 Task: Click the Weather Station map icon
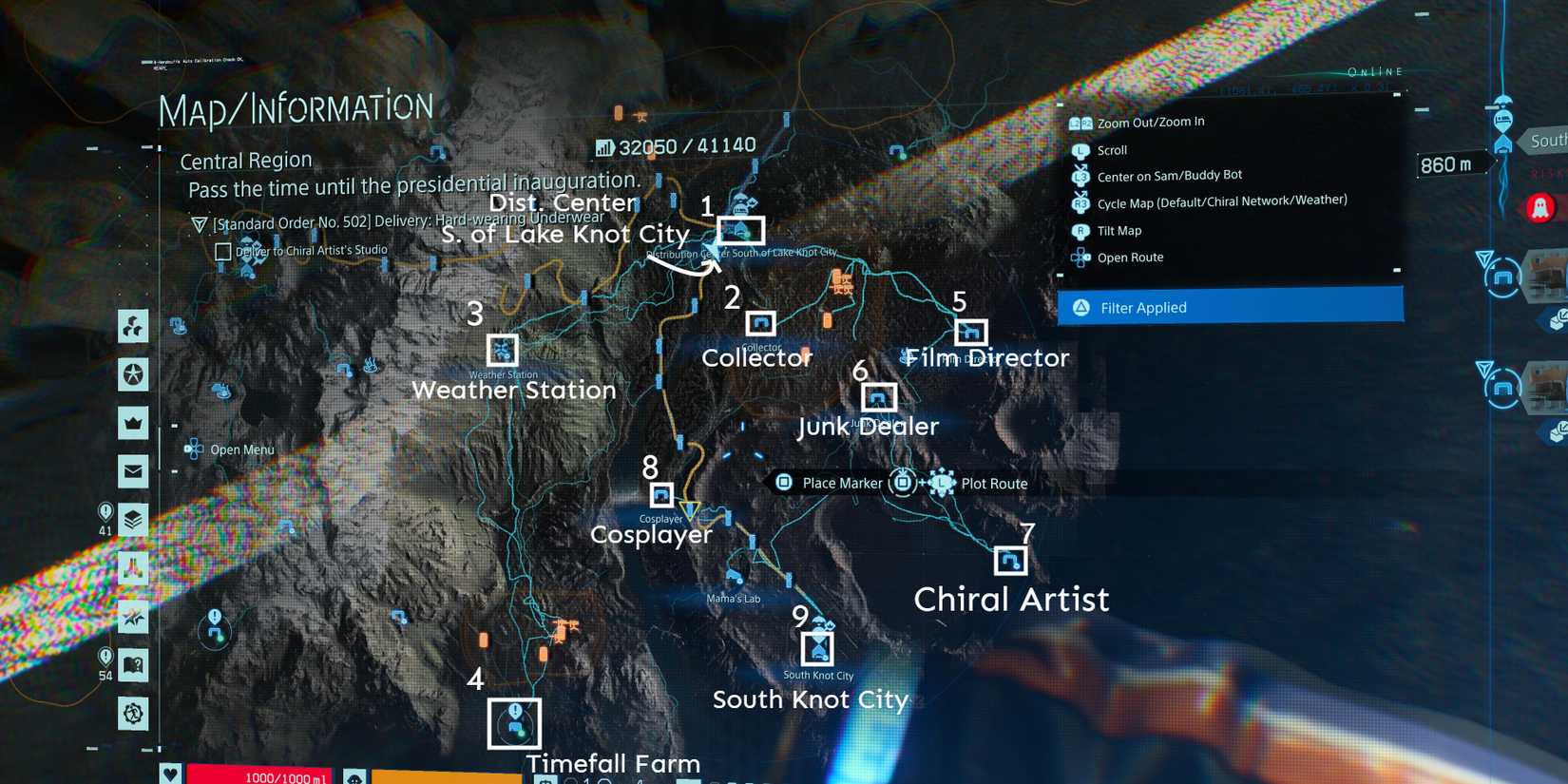[x=503, y=350]
